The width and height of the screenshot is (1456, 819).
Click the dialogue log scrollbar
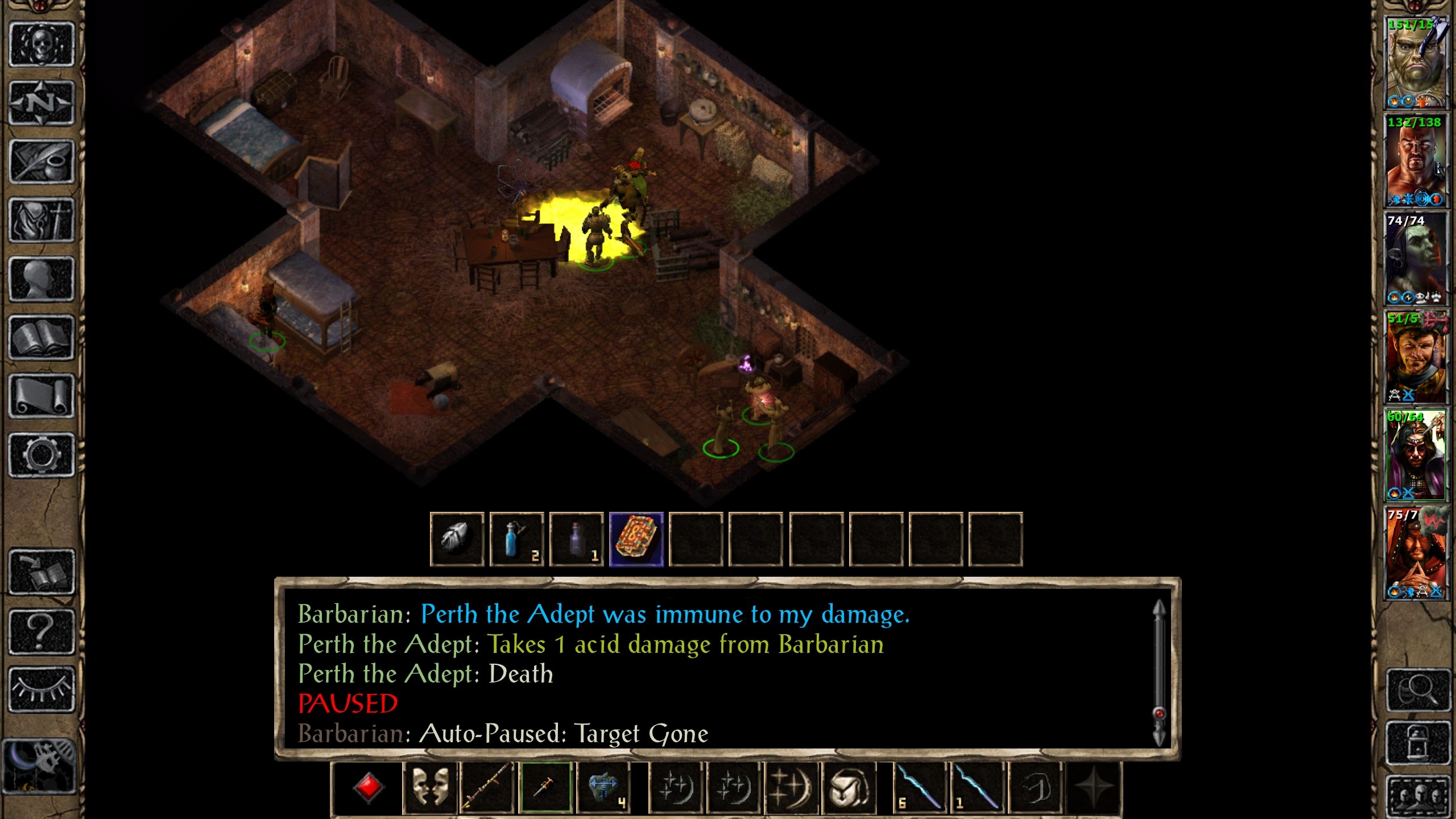(x=1159, y=671)
